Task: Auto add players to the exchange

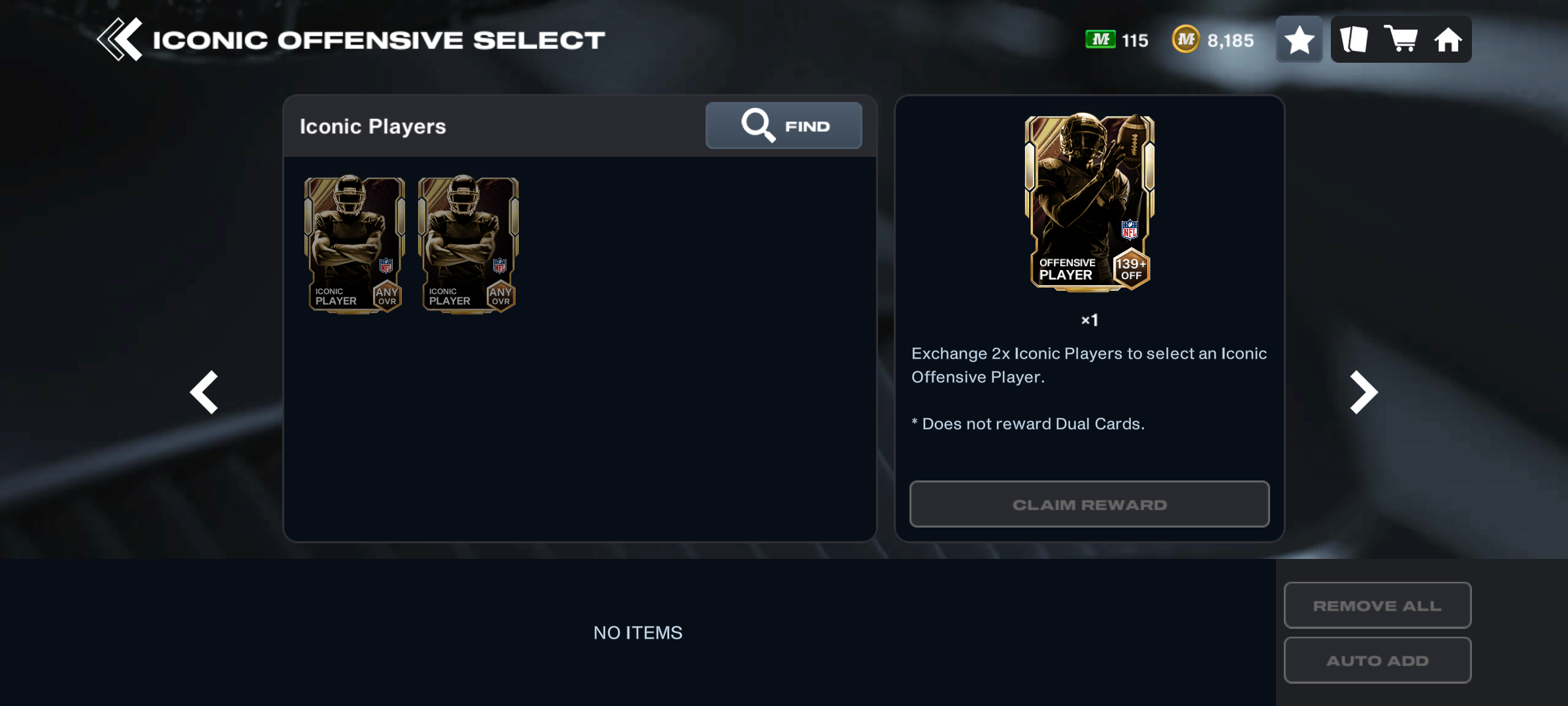Action: point(1377,660)
